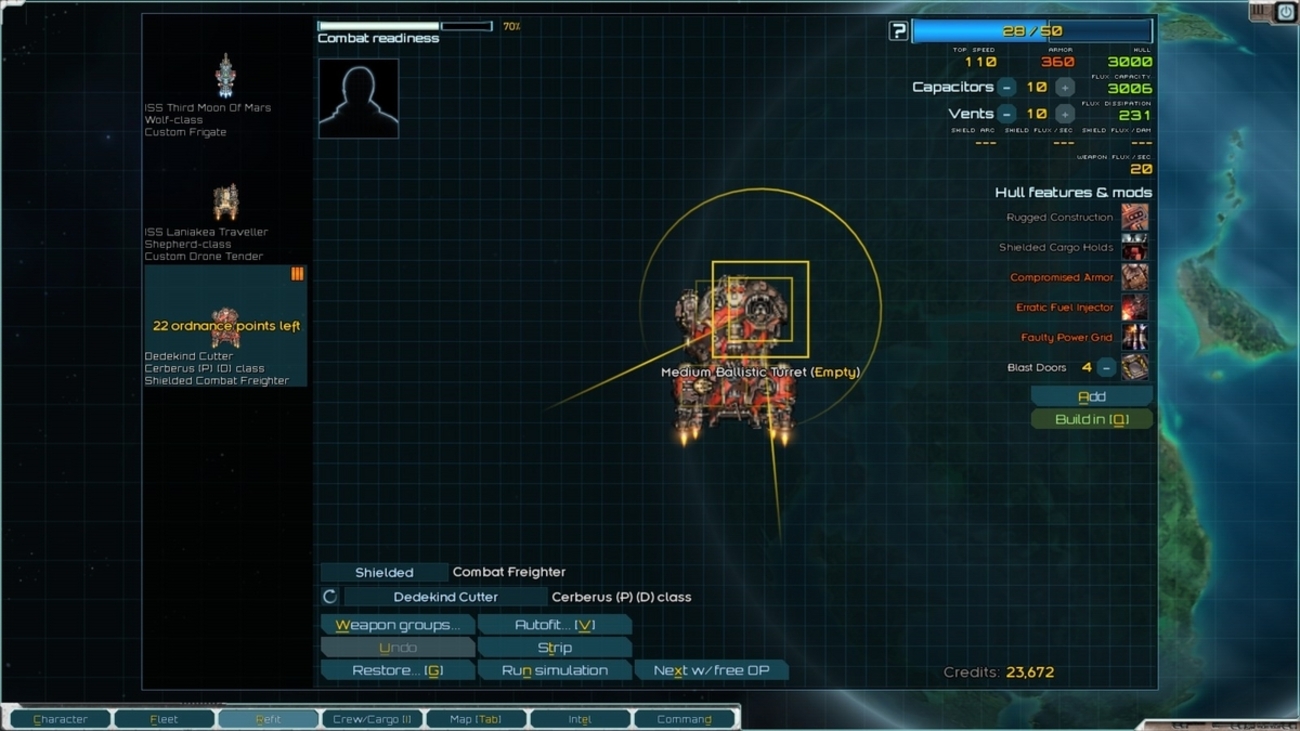Open the Restore variant menu

point(397,671)
